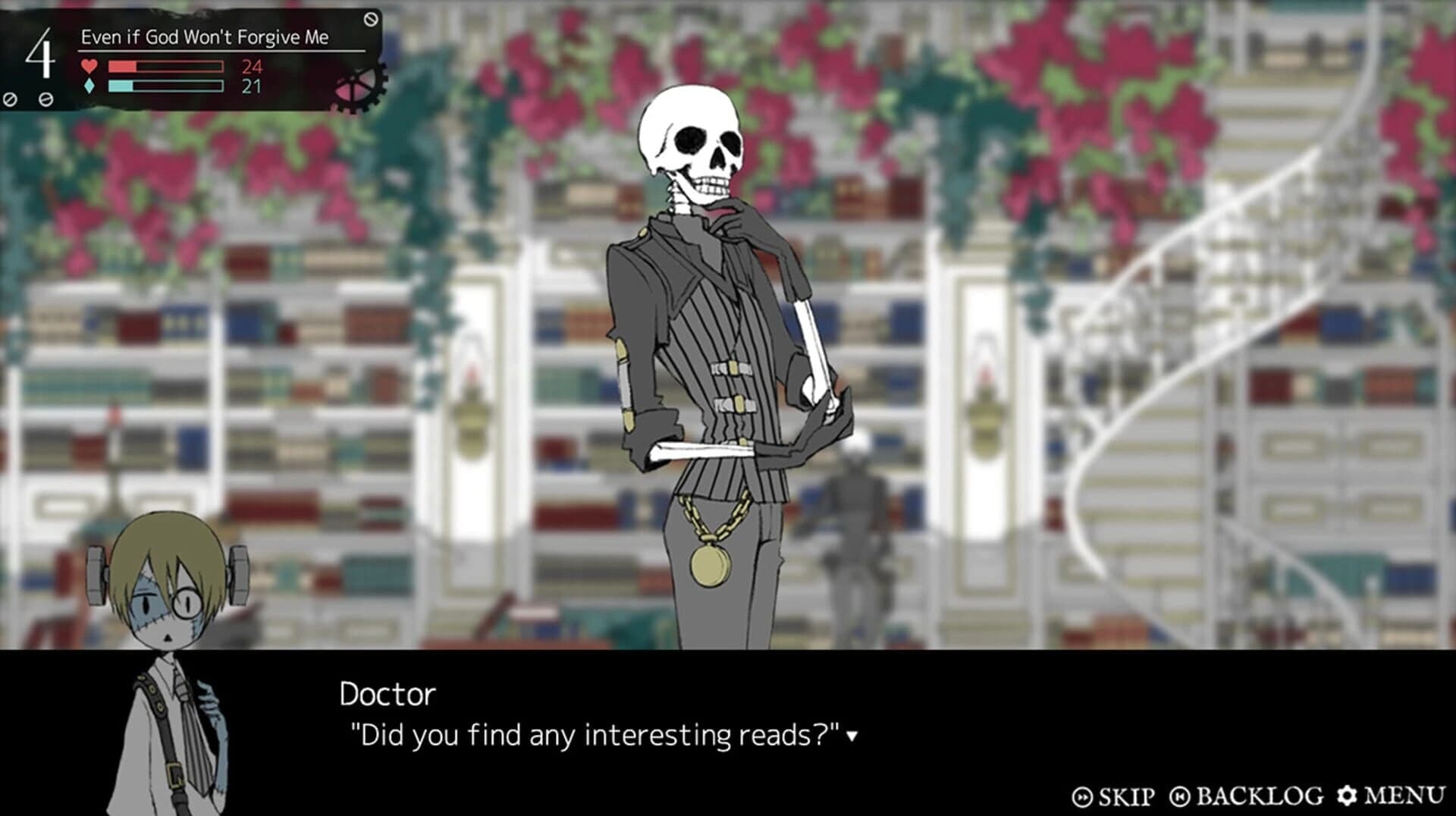
Task: Click the SKIP fast-forward circle icon
Action: 1082,796
